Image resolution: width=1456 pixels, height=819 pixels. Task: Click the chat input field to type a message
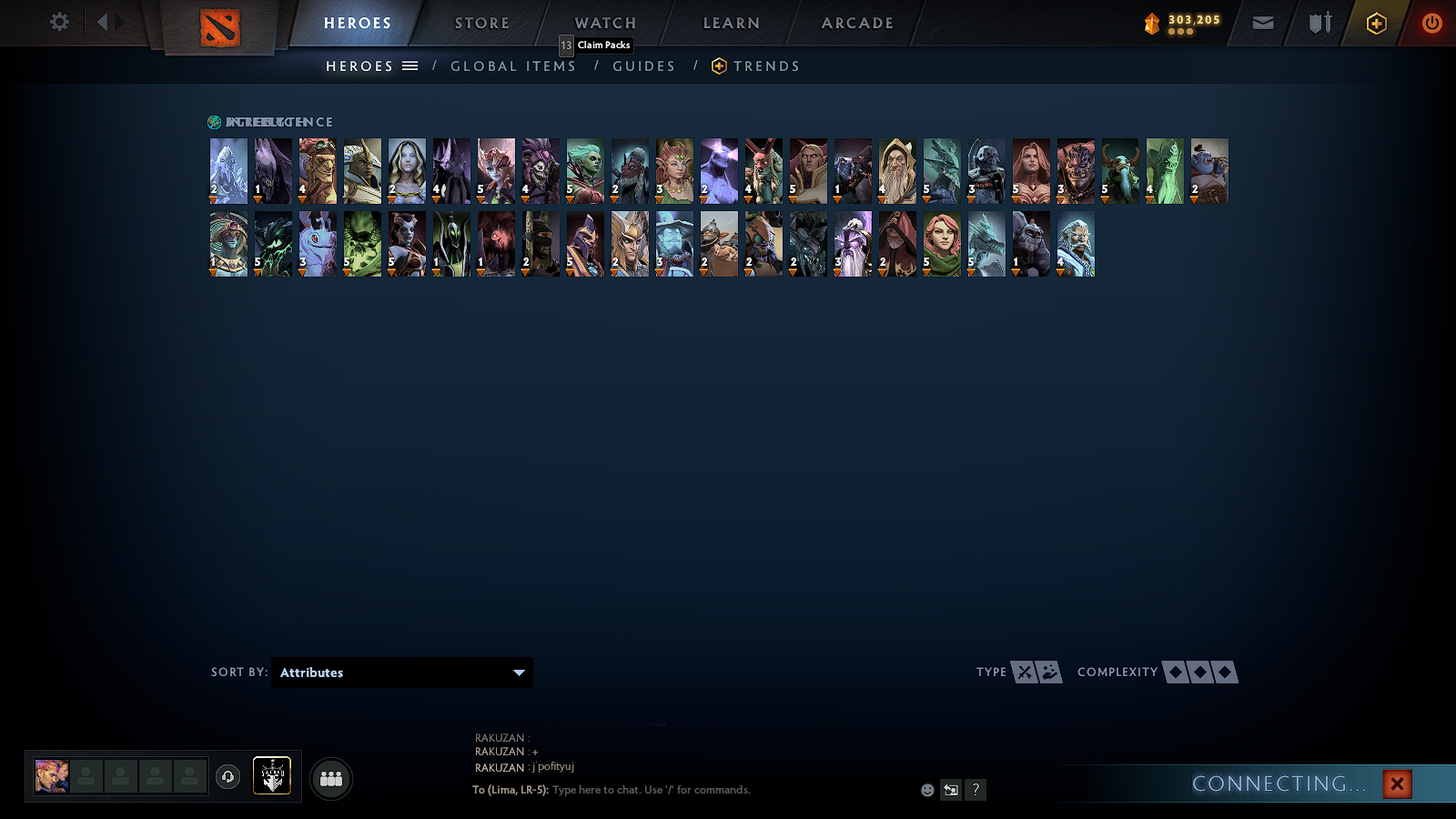tap(682, 790)
